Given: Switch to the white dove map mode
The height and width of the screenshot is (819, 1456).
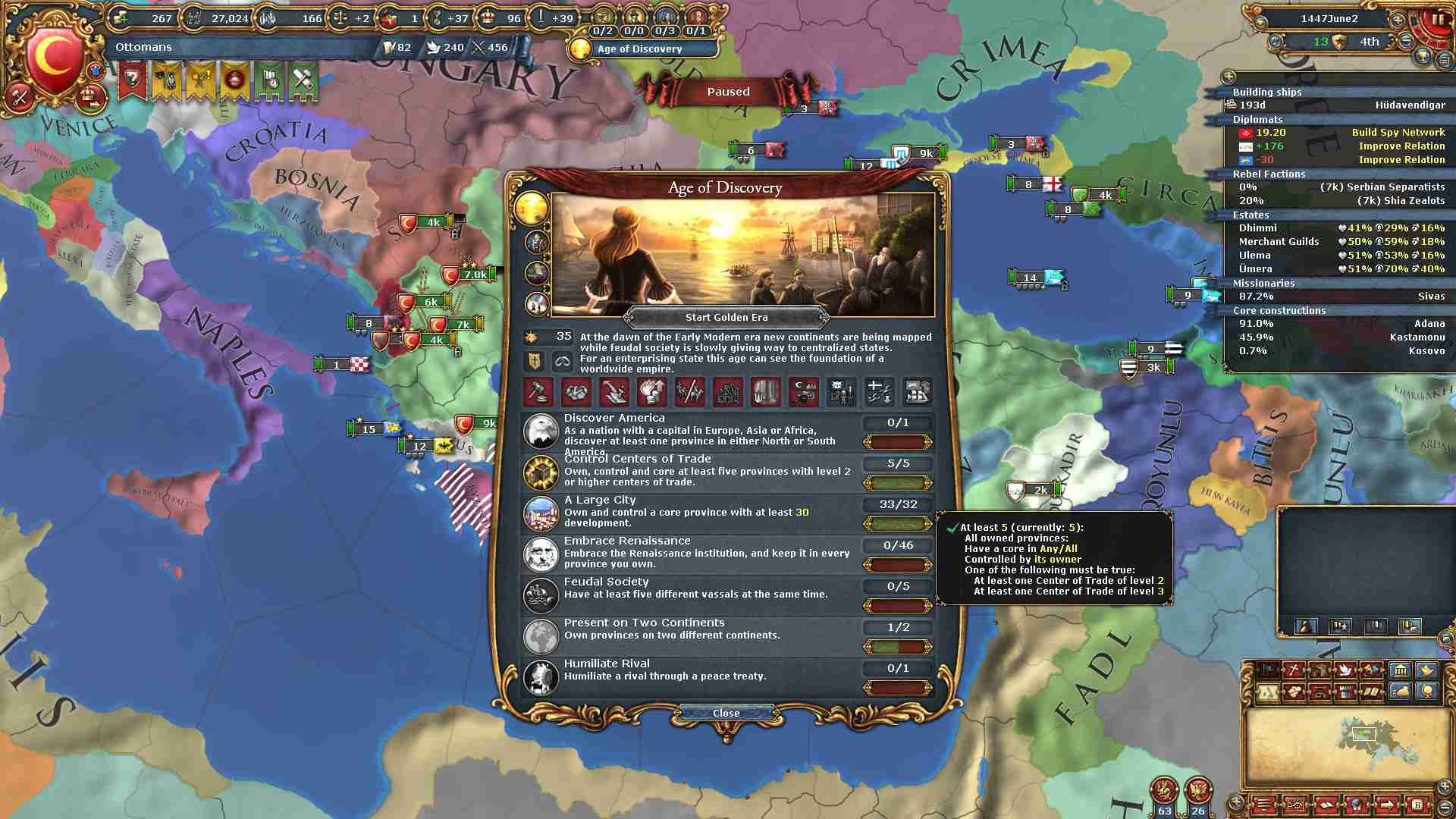Looking at the screenshot, I should [x=1345, y=670].
